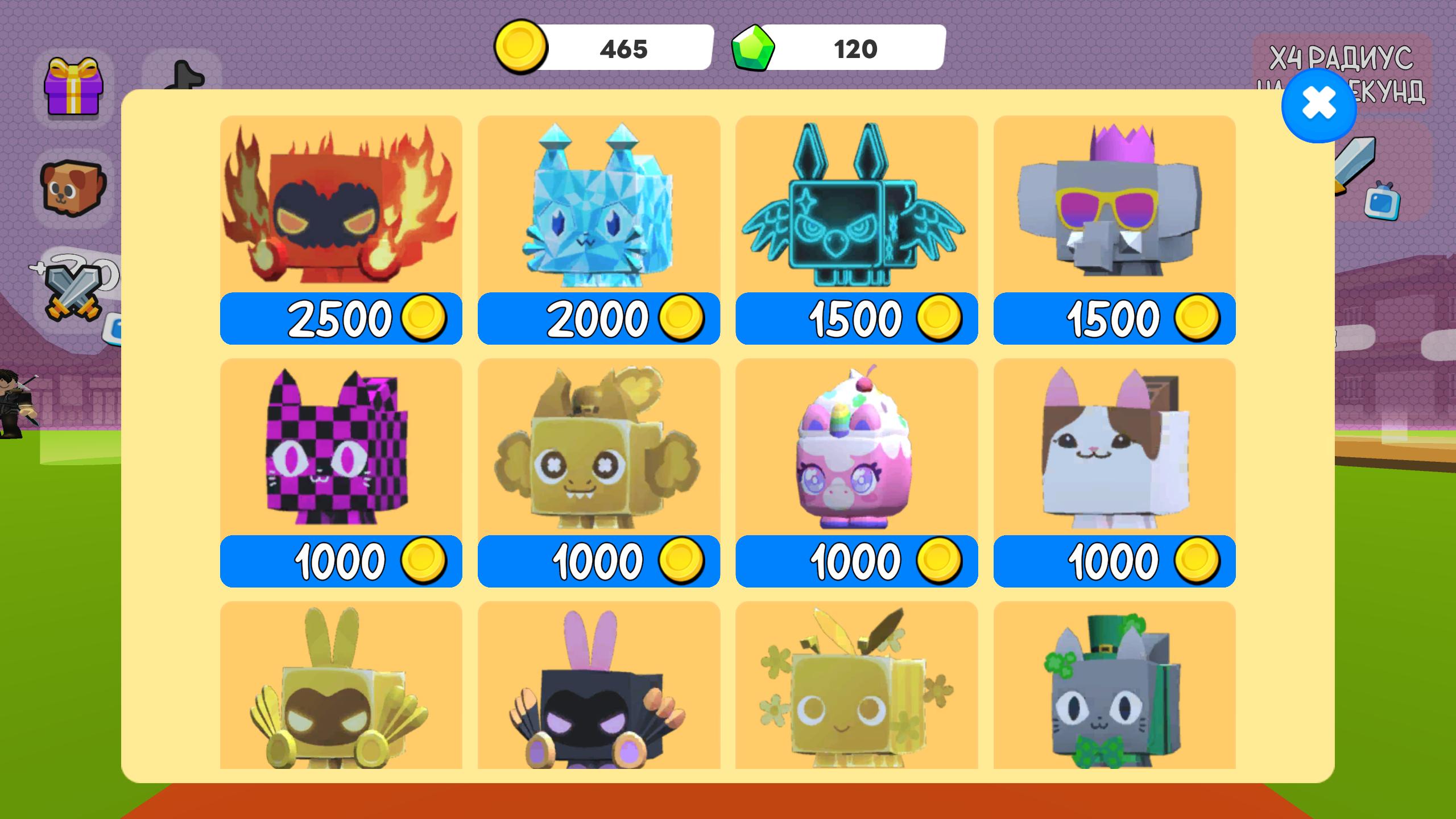This screenshot has width=1456, height=819.
Task: Open the purple gift box rewards
Action: point(73,86)
